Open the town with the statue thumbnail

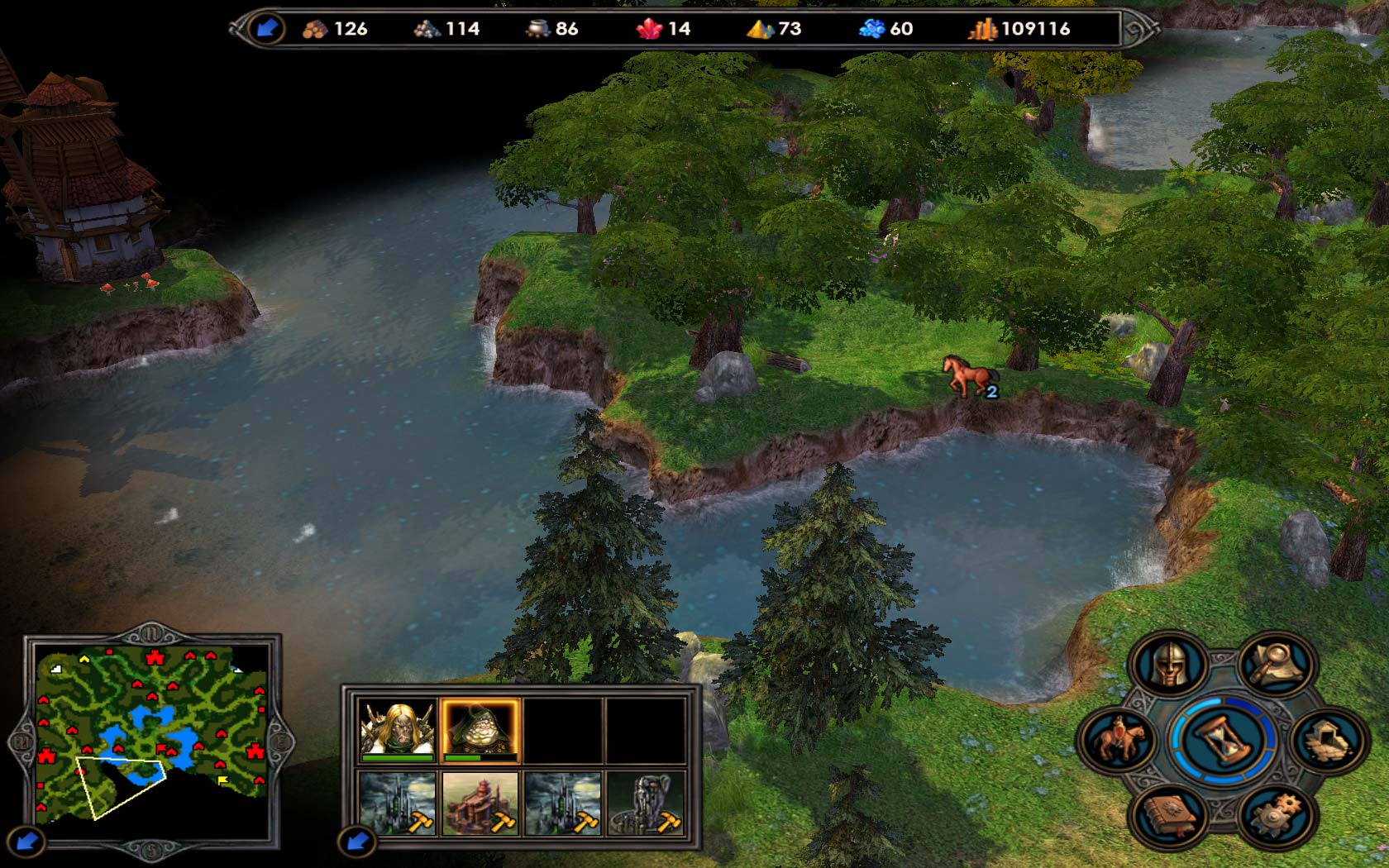point(646,804)
